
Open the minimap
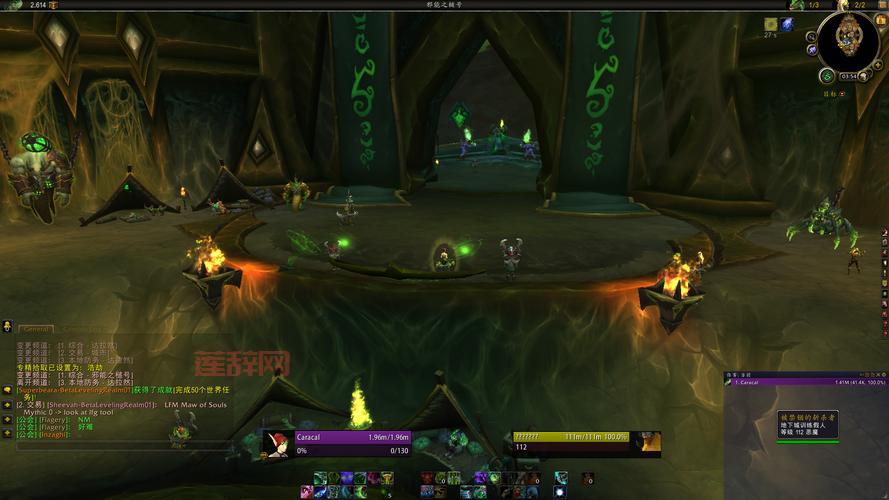point(847,38)
